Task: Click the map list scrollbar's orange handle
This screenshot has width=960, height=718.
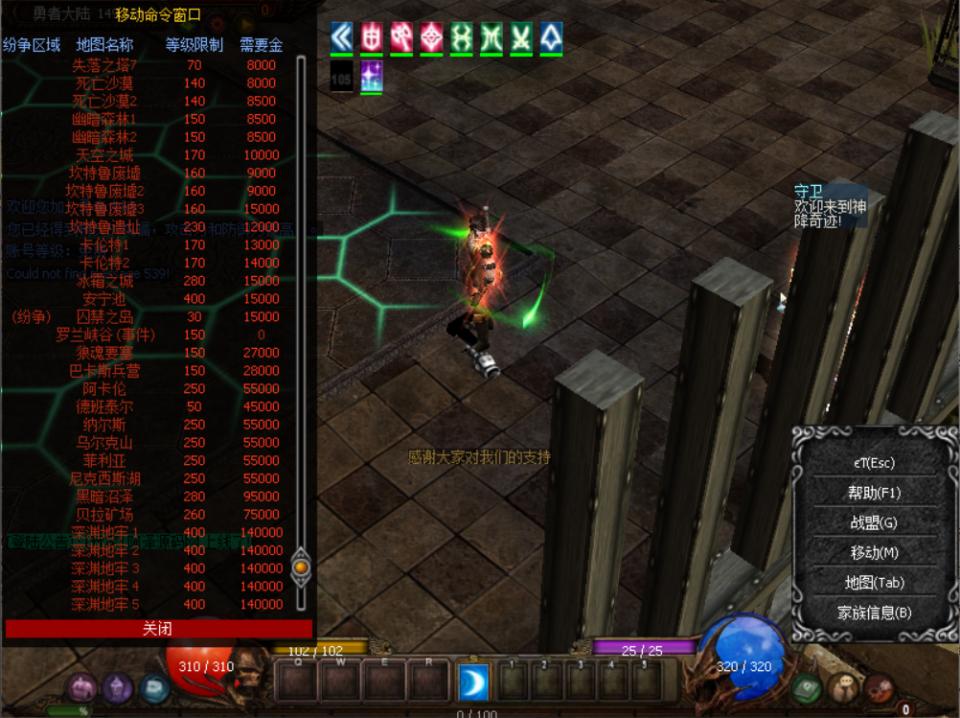Action: point(300,568)
